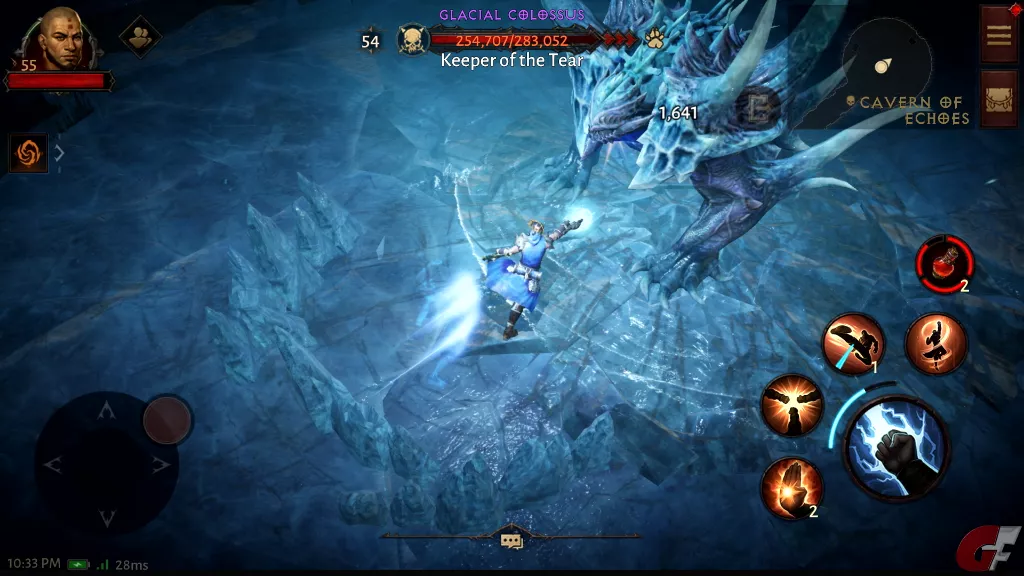Open the chat bubble panel
This screenshot has width=1024, height=576.
512,540
